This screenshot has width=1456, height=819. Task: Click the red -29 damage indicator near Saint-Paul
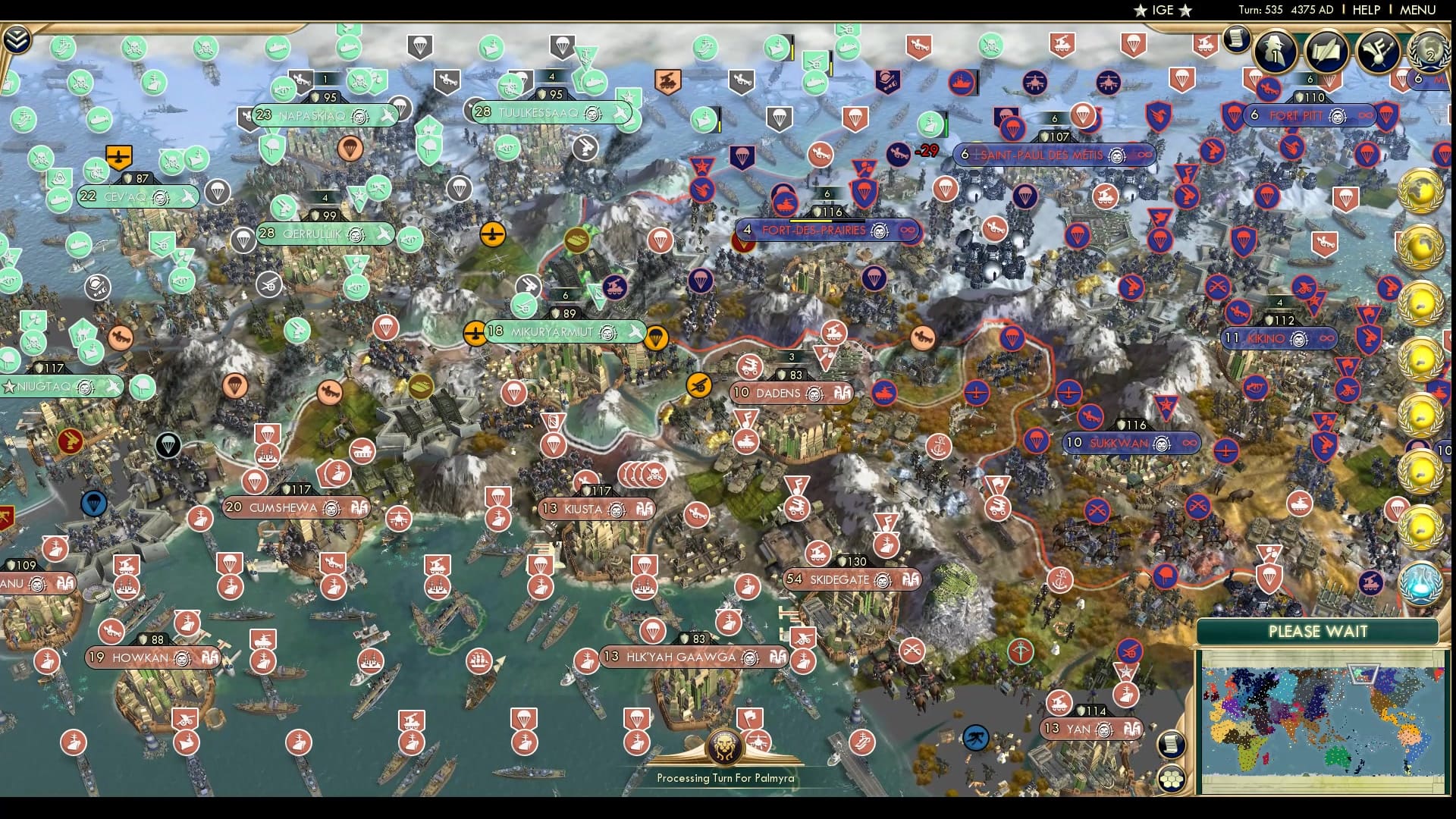point(927,151)
